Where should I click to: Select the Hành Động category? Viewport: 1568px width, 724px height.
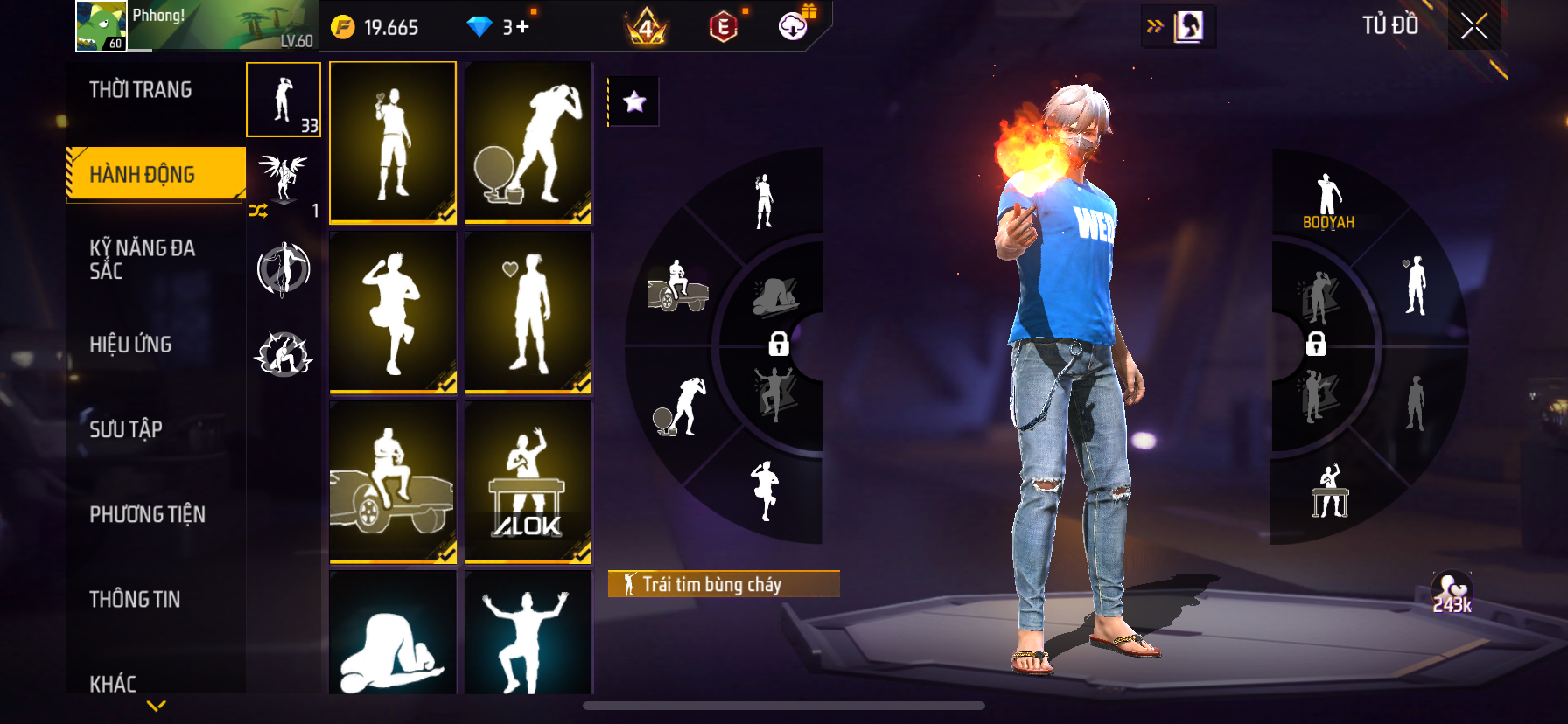click(143, 174)
